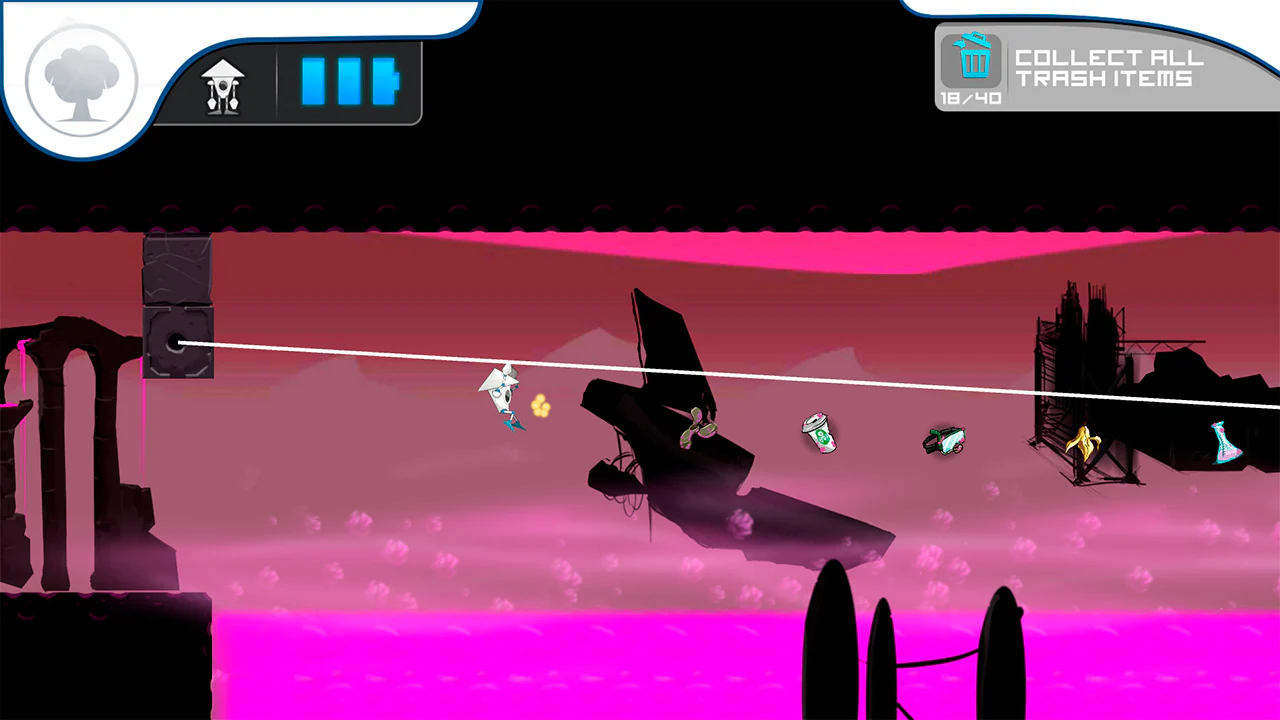Select the rocket landmark icon in the HUD

click(x=222, y=84)
